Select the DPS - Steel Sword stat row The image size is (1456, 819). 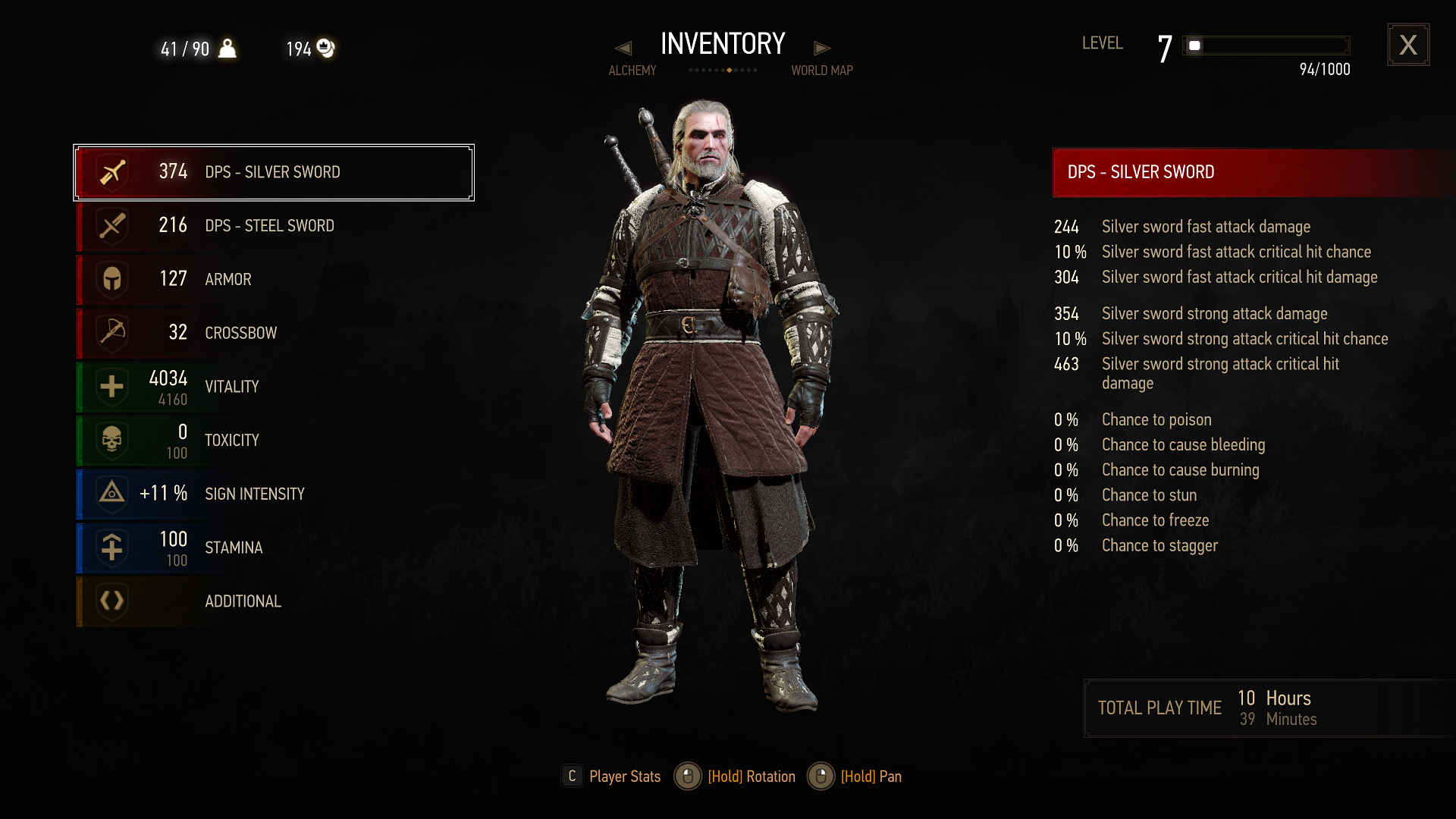tap(273, 226)
